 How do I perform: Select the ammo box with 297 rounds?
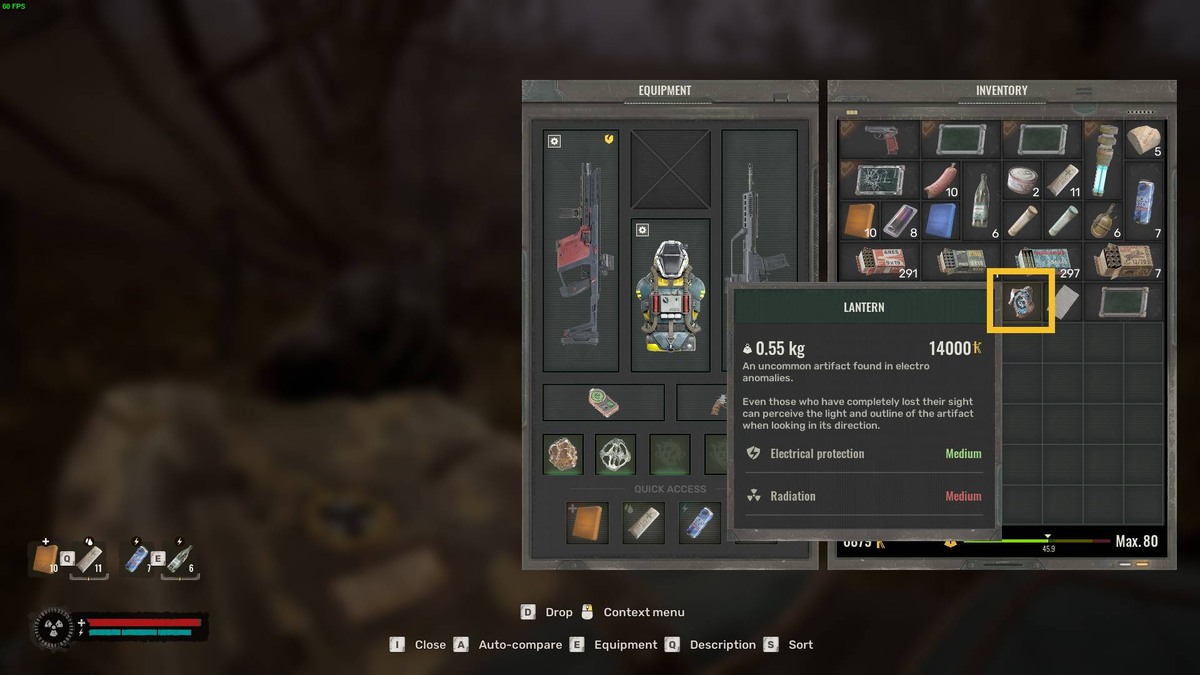(1042, 262)
